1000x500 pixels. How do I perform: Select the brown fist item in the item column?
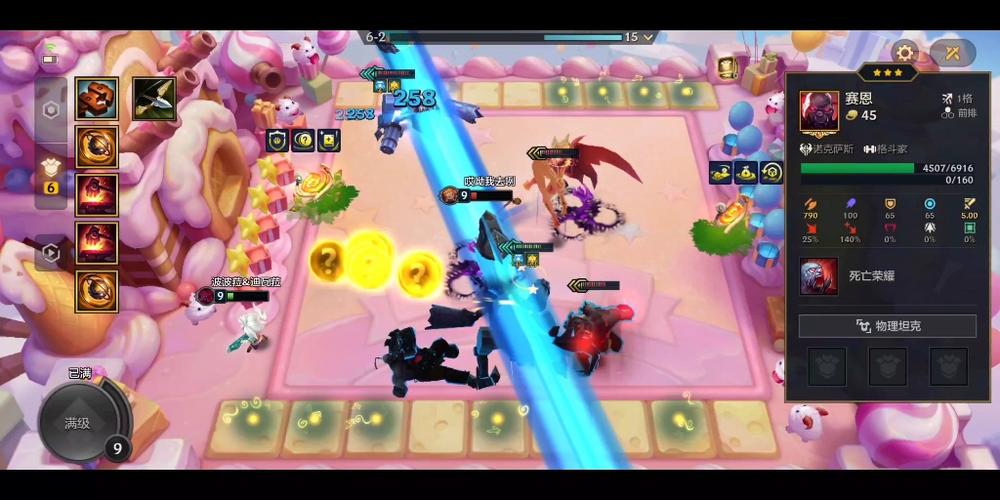[97, 99]
